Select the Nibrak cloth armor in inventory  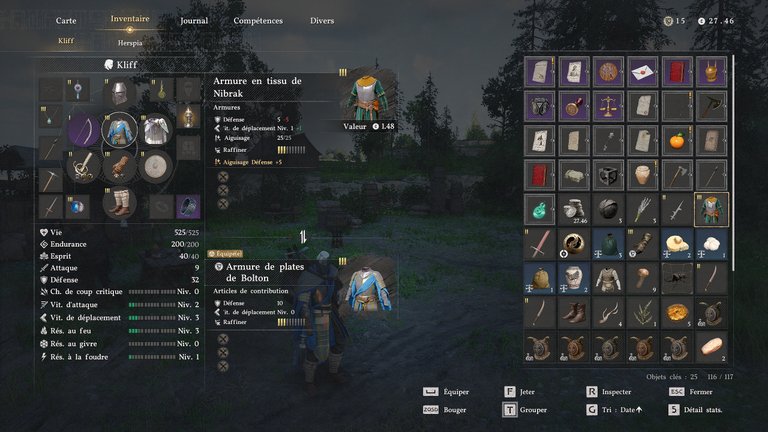coord(712,208)
